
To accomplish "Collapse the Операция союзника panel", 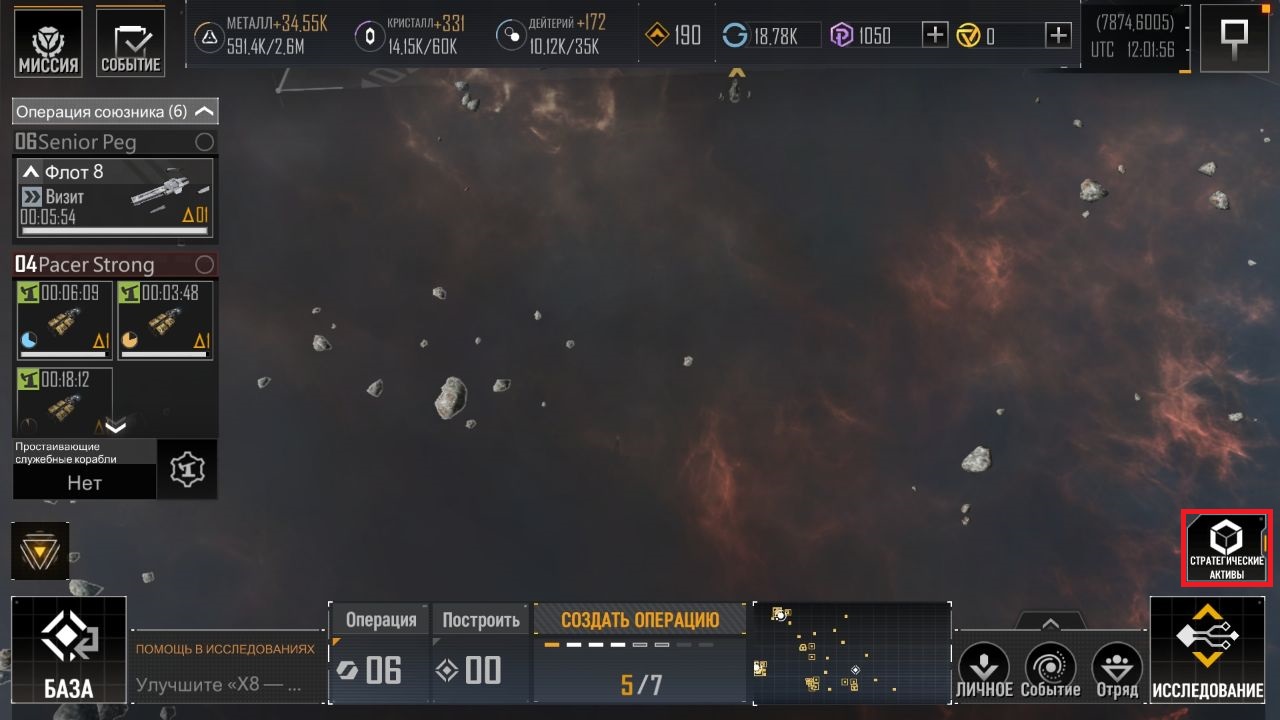I will (x=204, y=111).
